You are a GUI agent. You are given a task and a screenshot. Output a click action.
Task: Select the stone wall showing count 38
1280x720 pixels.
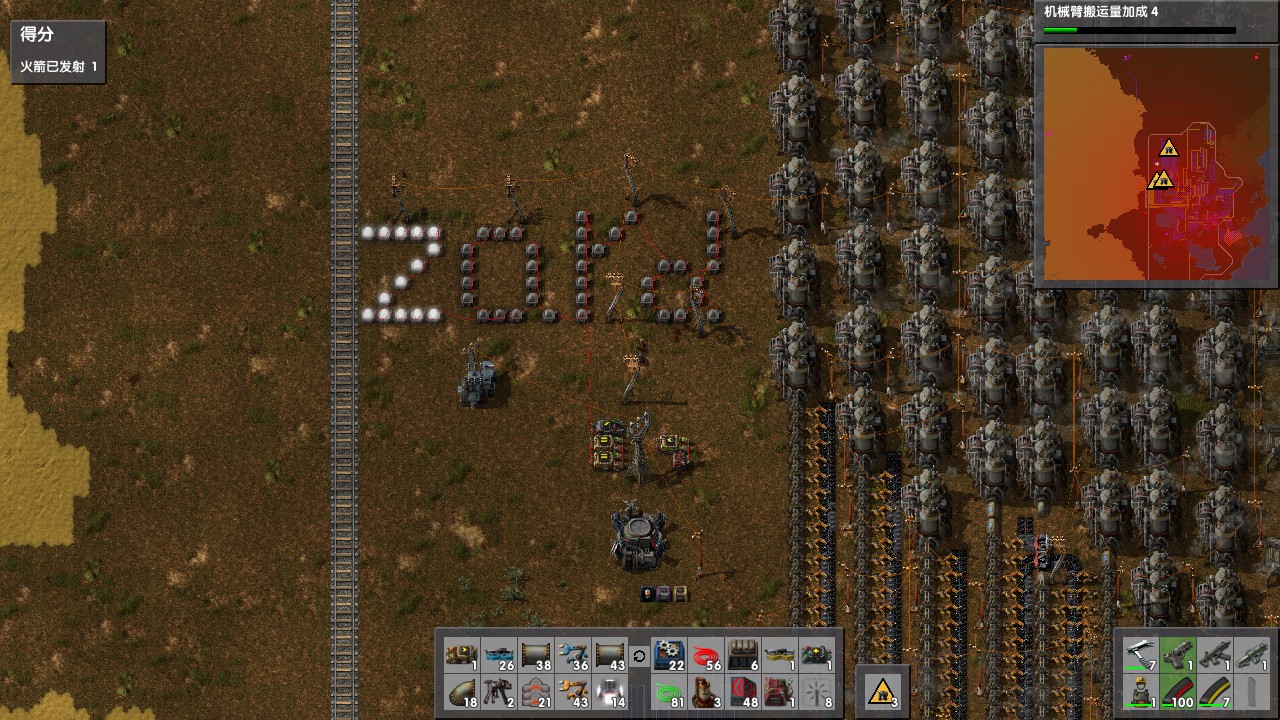[538, 655]
